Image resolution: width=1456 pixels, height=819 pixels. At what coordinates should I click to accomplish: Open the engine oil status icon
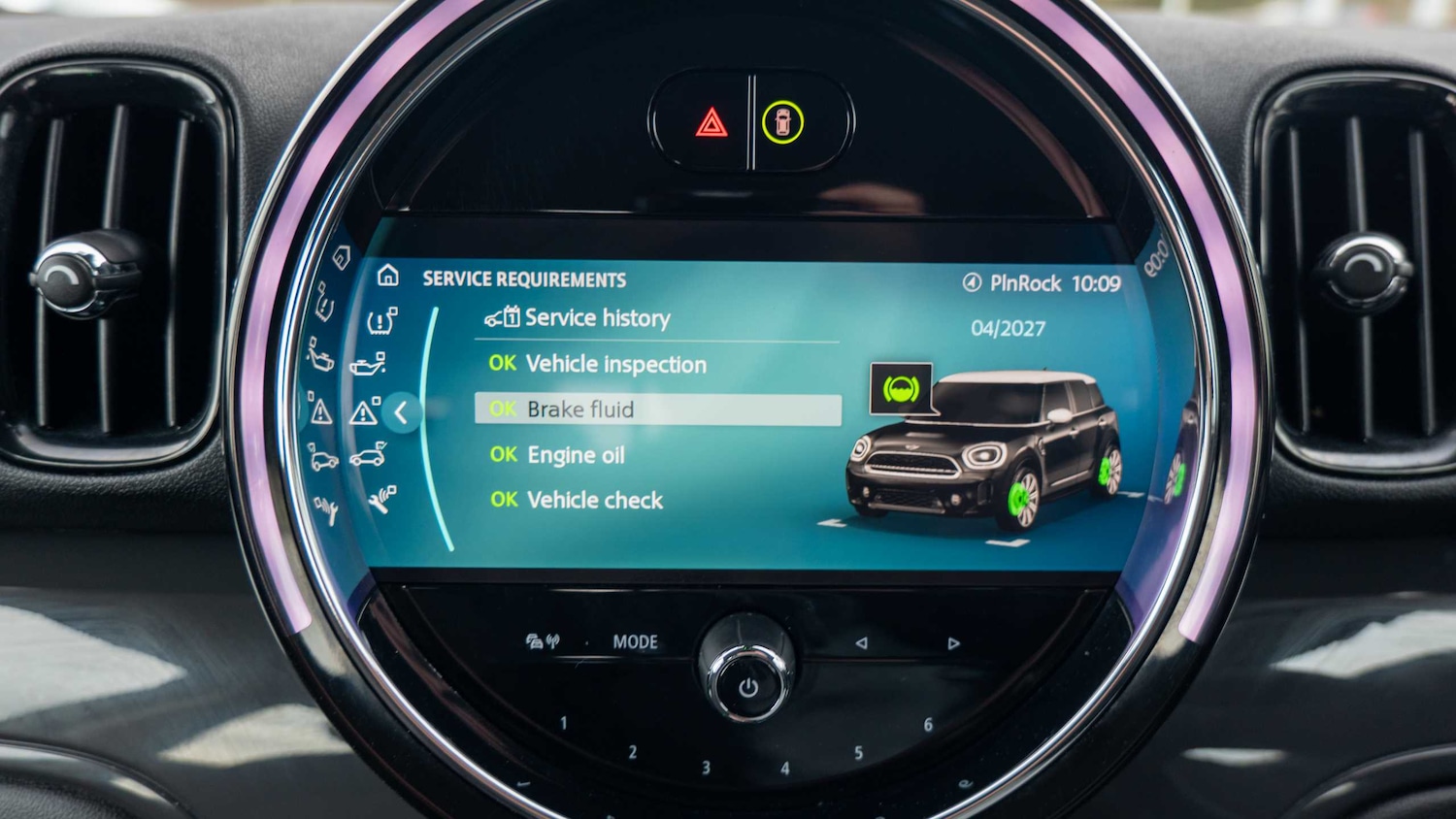click(368, 366)
